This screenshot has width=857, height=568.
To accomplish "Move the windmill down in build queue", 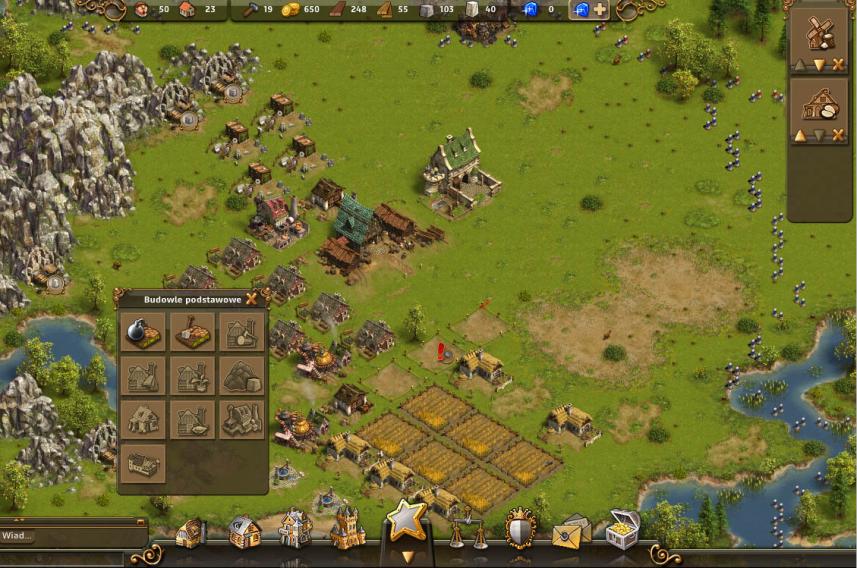I will pos(819,65).
